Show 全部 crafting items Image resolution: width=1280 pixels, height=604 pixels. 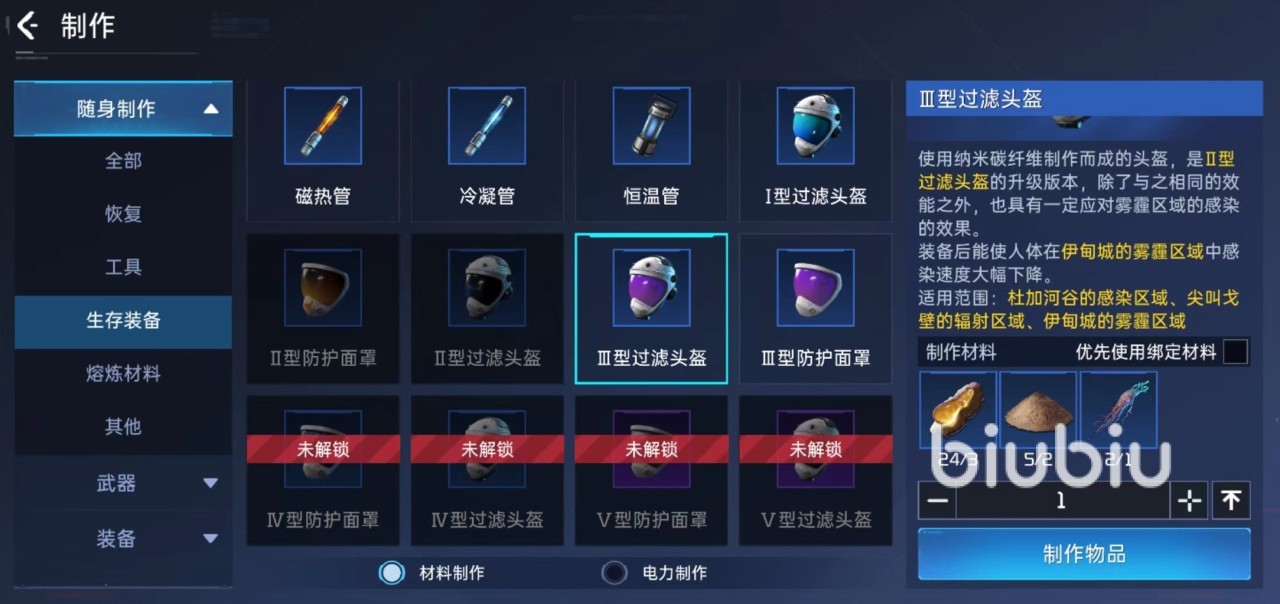(x=123, y=161)
